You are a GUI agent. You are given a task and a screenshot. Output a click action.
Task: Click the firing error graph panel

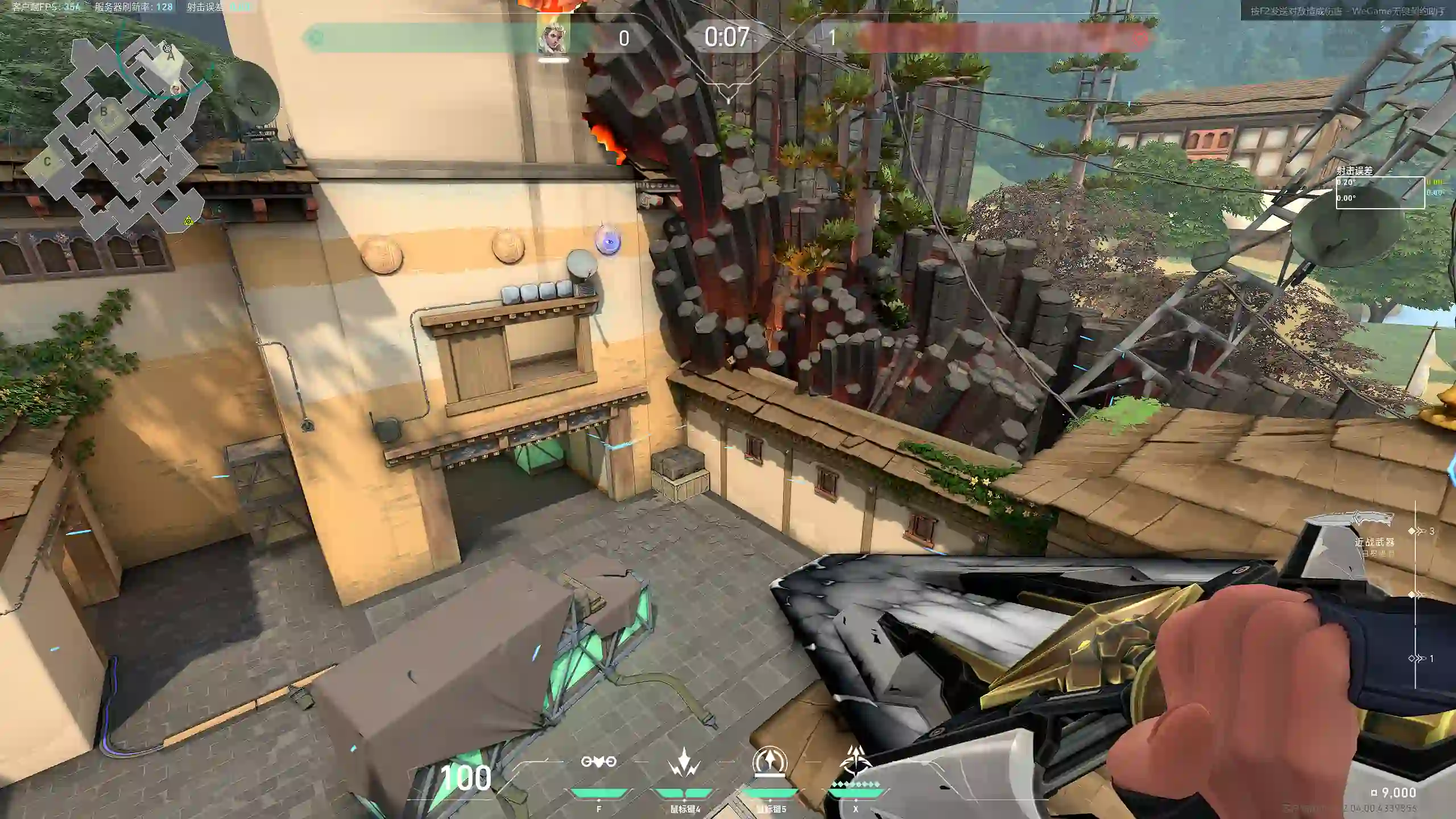pos(1380,192)
